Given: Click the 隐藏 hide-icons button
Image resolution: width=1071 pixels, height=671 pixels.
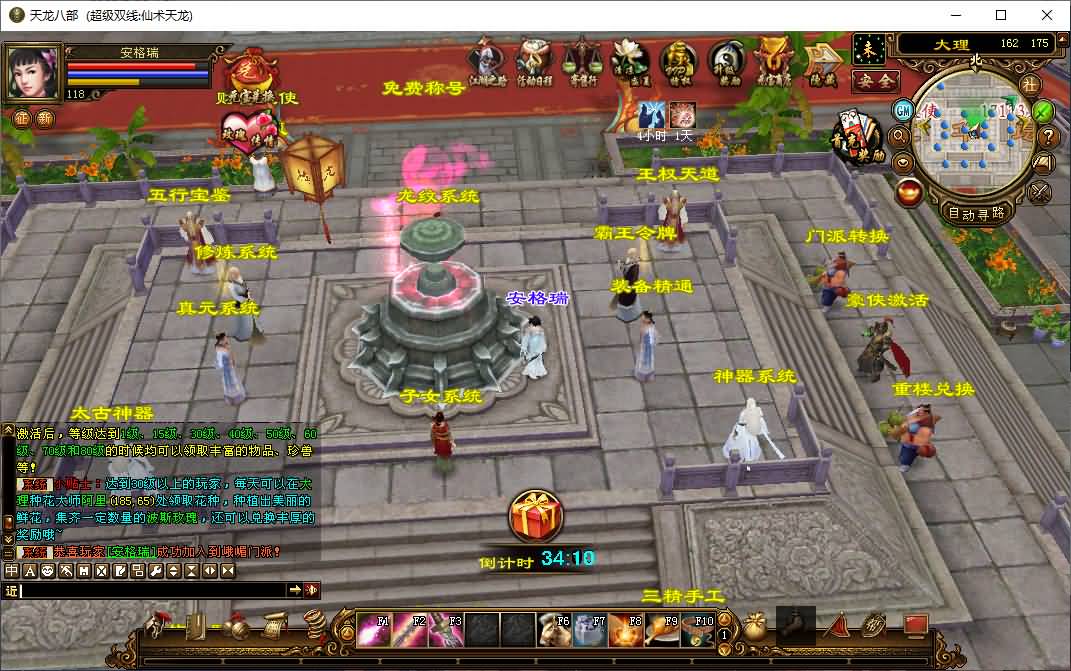Looking at the screenshot, I should [824, 62].
